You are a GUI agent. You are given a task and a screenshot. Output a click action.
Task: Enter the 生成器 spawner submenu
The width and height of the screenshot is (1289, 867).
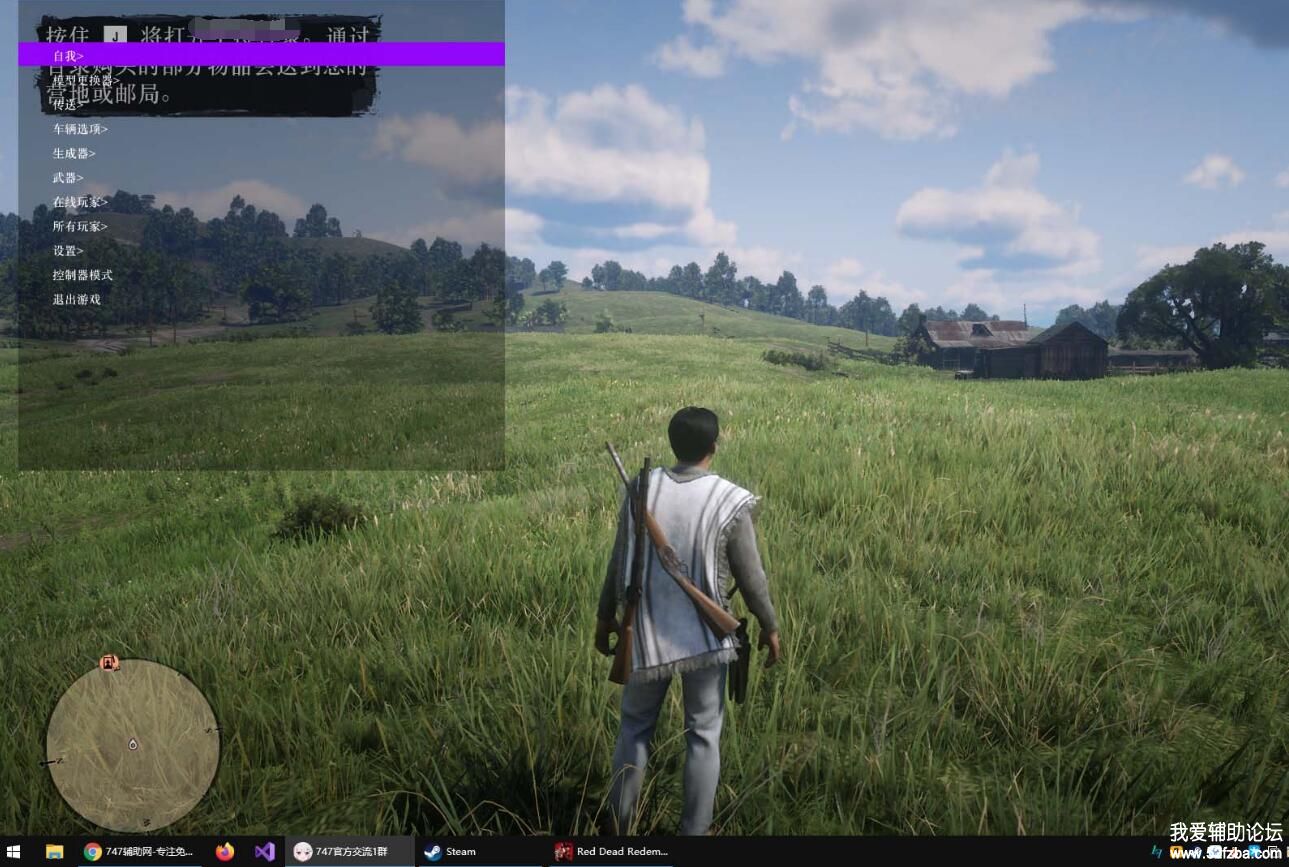tap(74, 153)
